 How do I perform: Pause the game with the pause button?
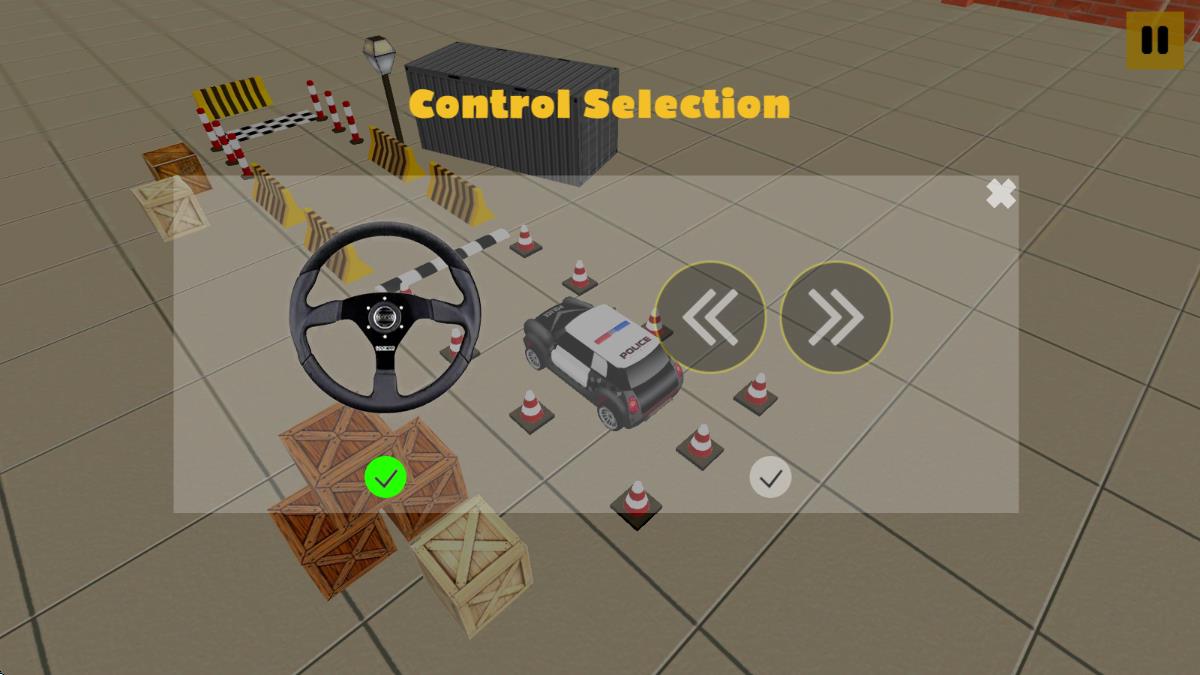tap(1154, 40)
